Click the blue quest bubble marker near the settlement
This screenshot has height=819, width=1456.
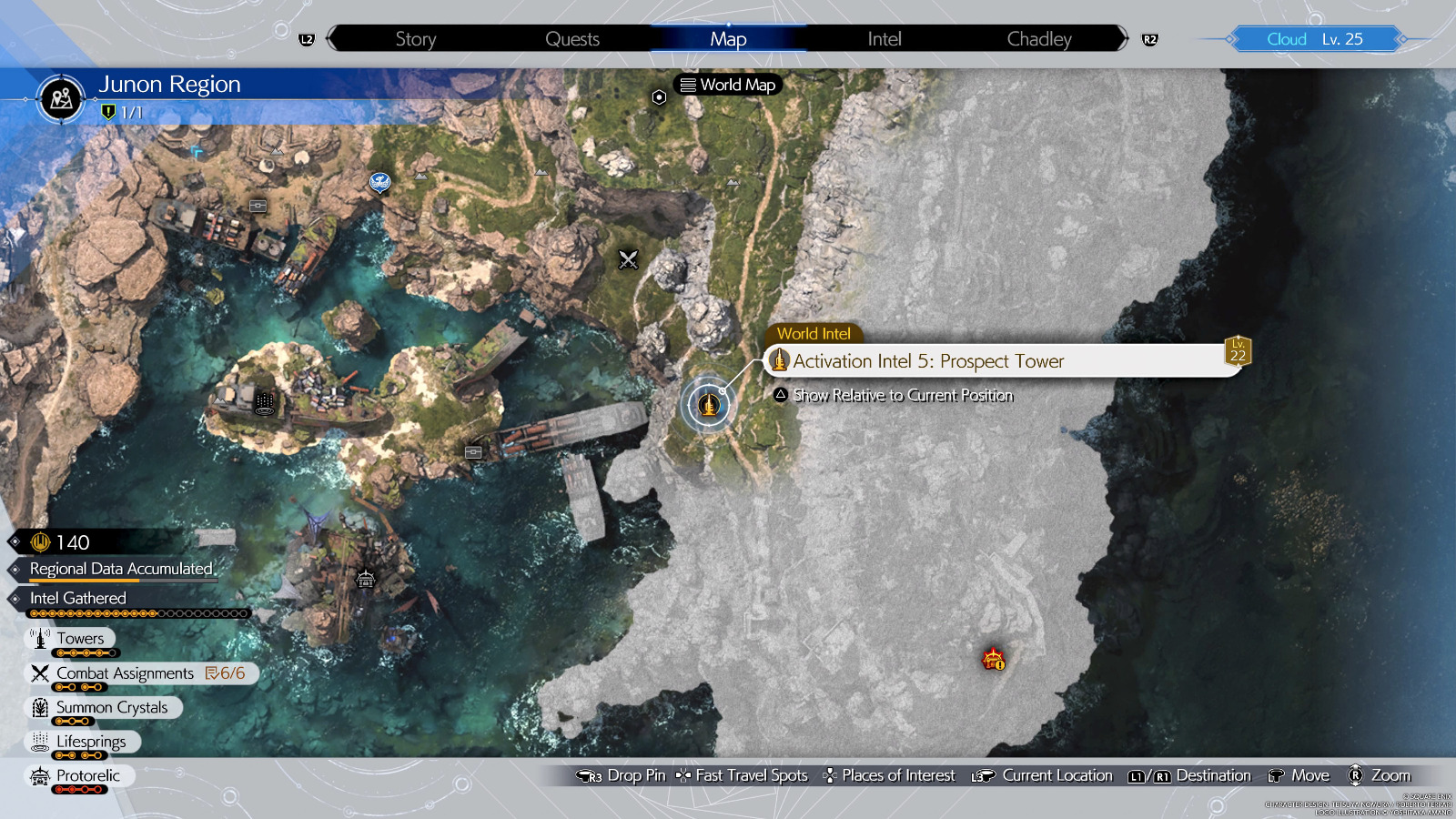[x=379, y=179]
